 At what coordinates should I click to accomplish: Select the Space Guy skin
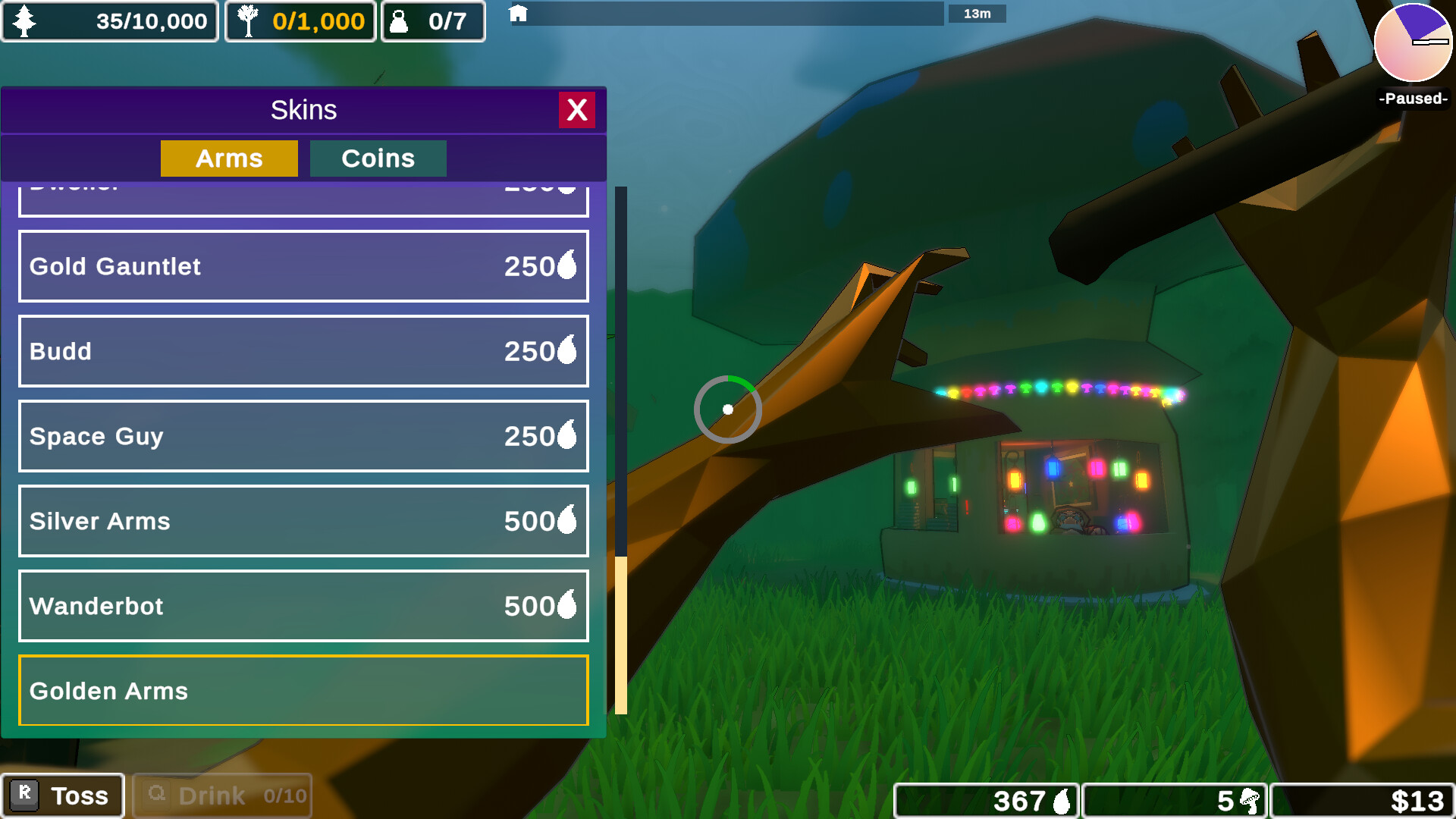(303, 436)
